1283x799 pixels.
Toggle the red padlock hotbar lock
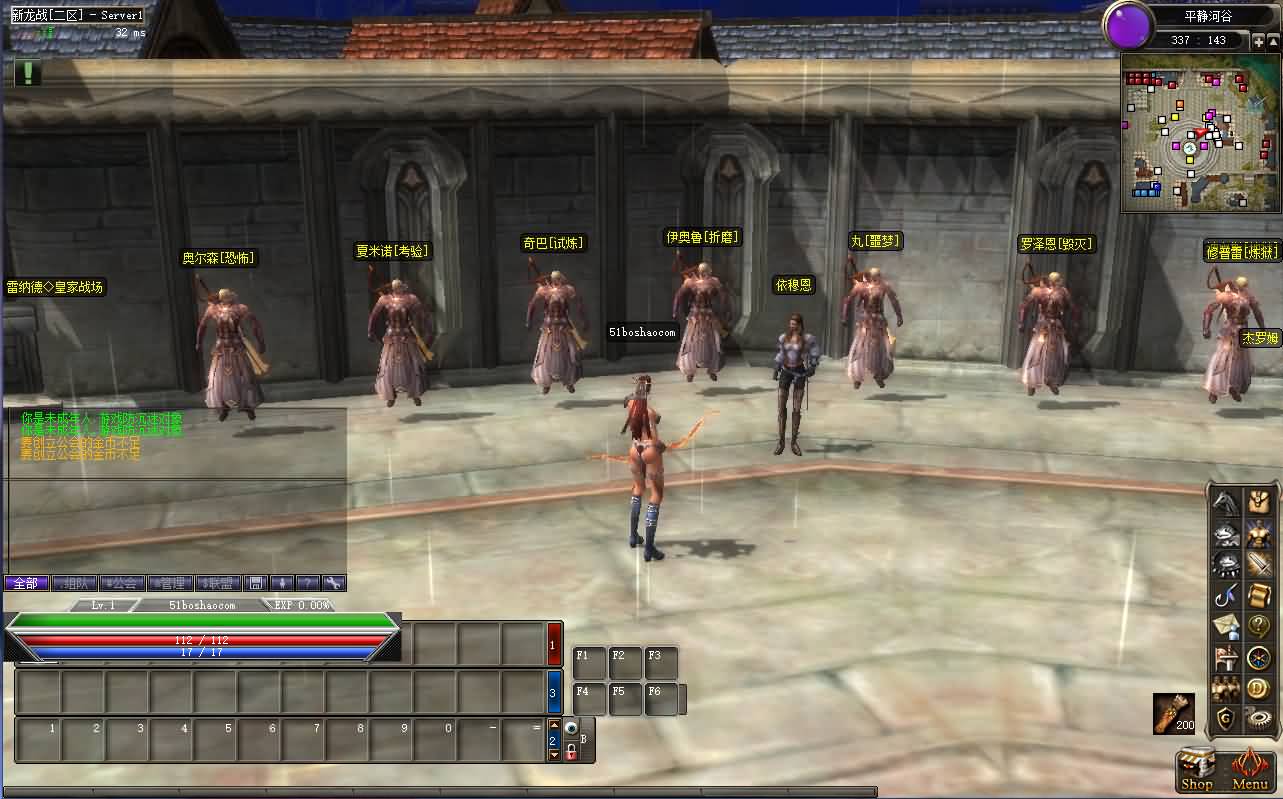(571, 753)
